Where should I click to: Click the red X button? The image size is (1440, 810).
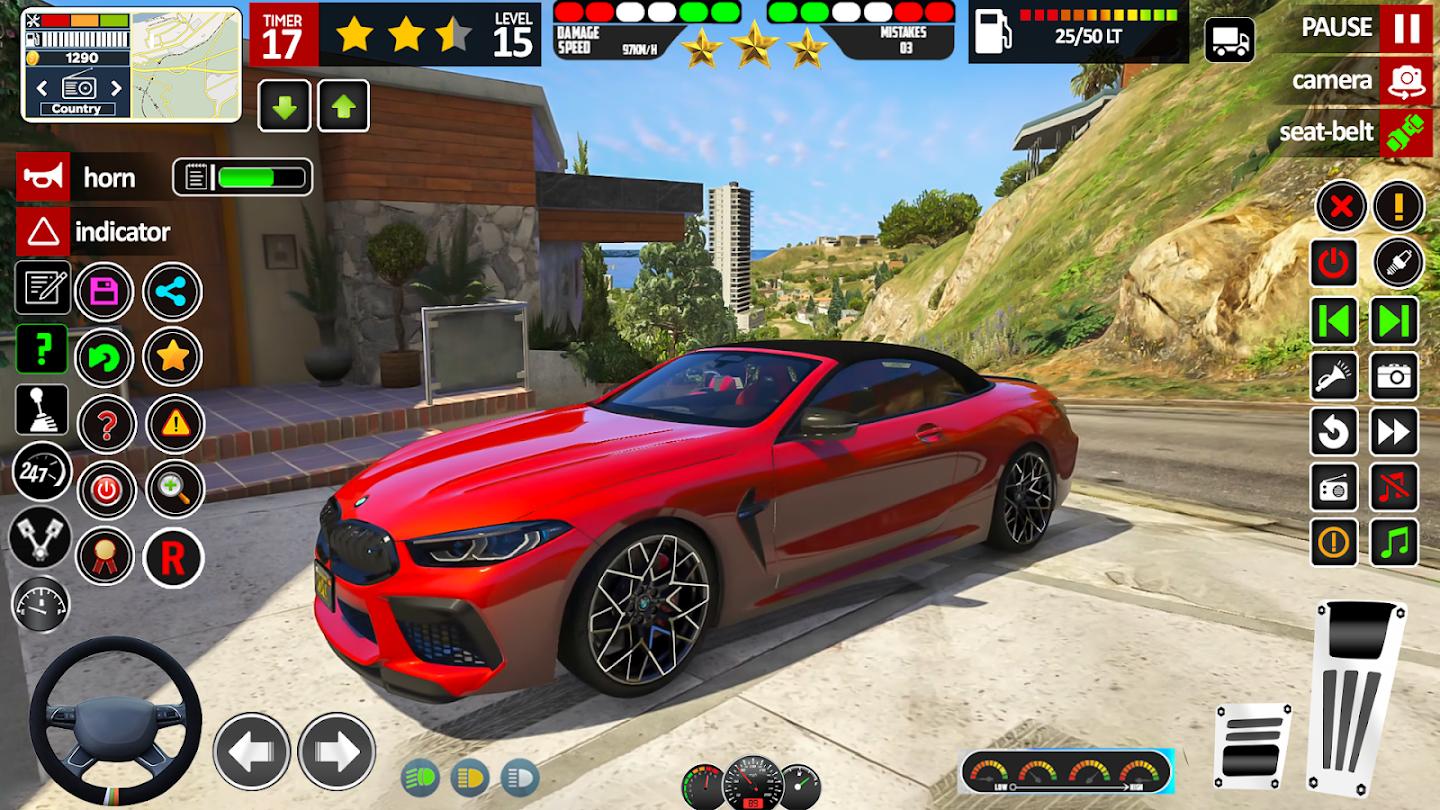[x=1341, y=208]
